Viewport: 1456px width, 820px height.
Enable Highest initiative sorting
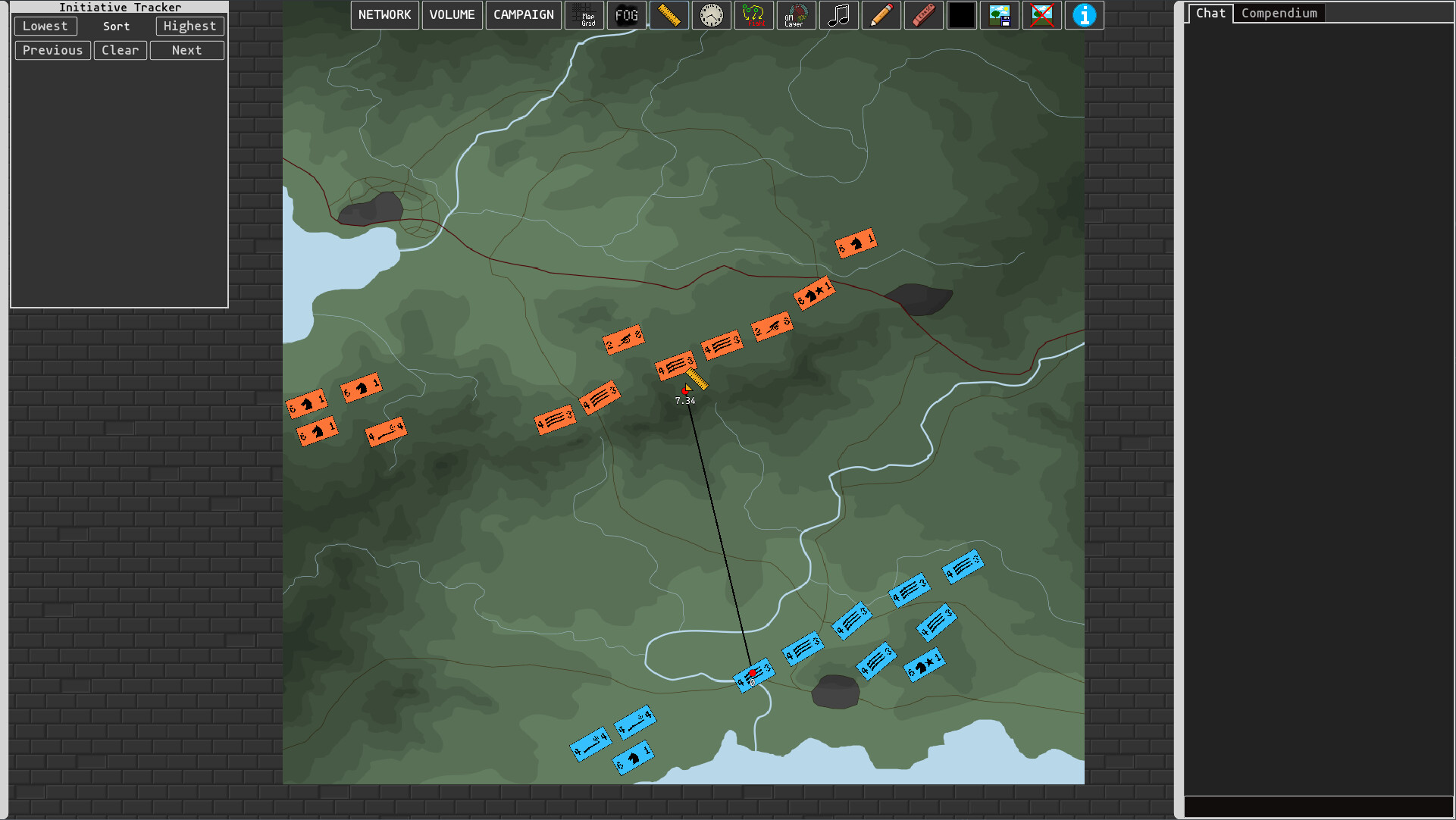tap(189, 26)
